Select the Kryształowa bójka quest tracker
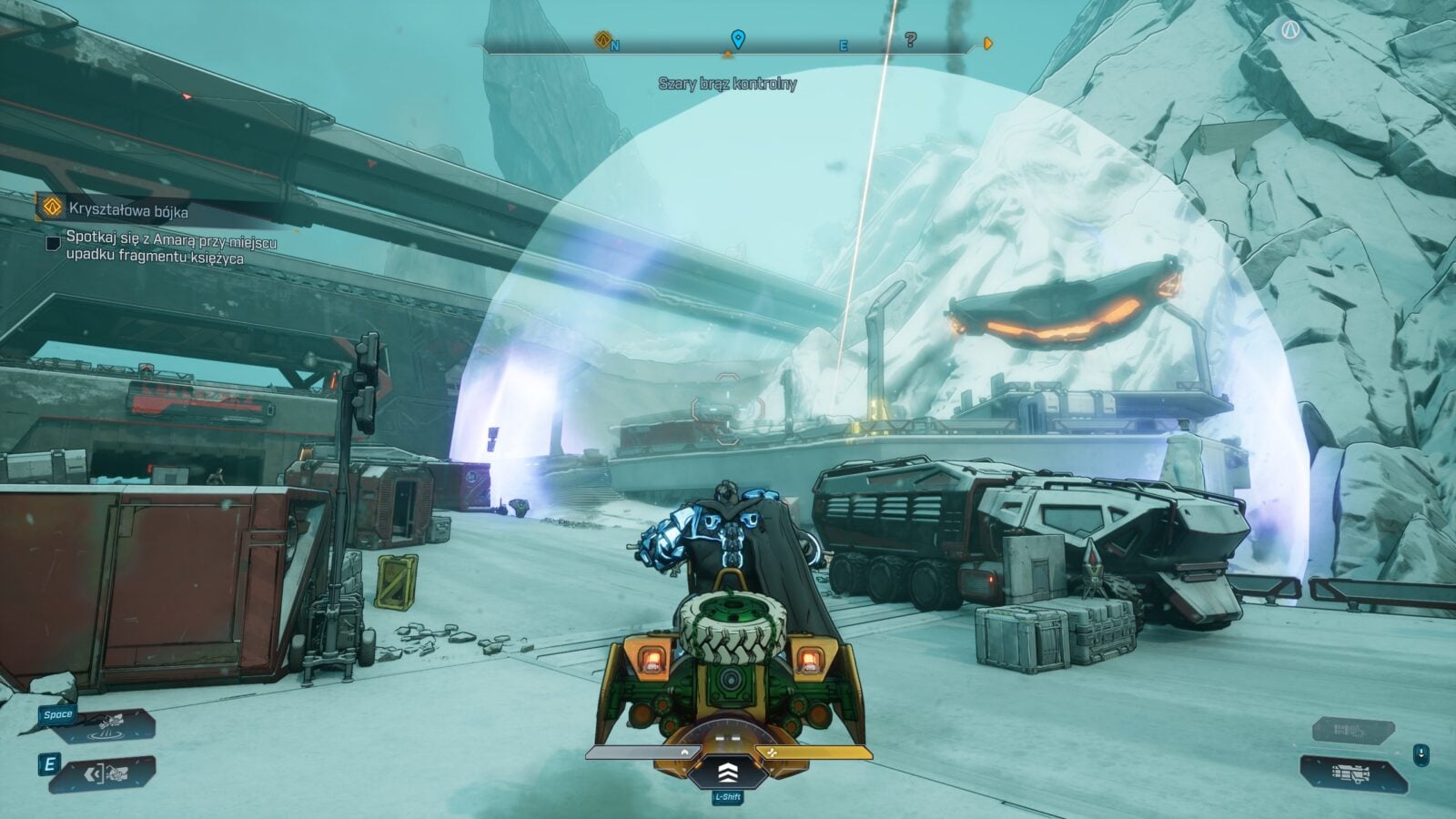1456x819 pixels. [127, 210]
